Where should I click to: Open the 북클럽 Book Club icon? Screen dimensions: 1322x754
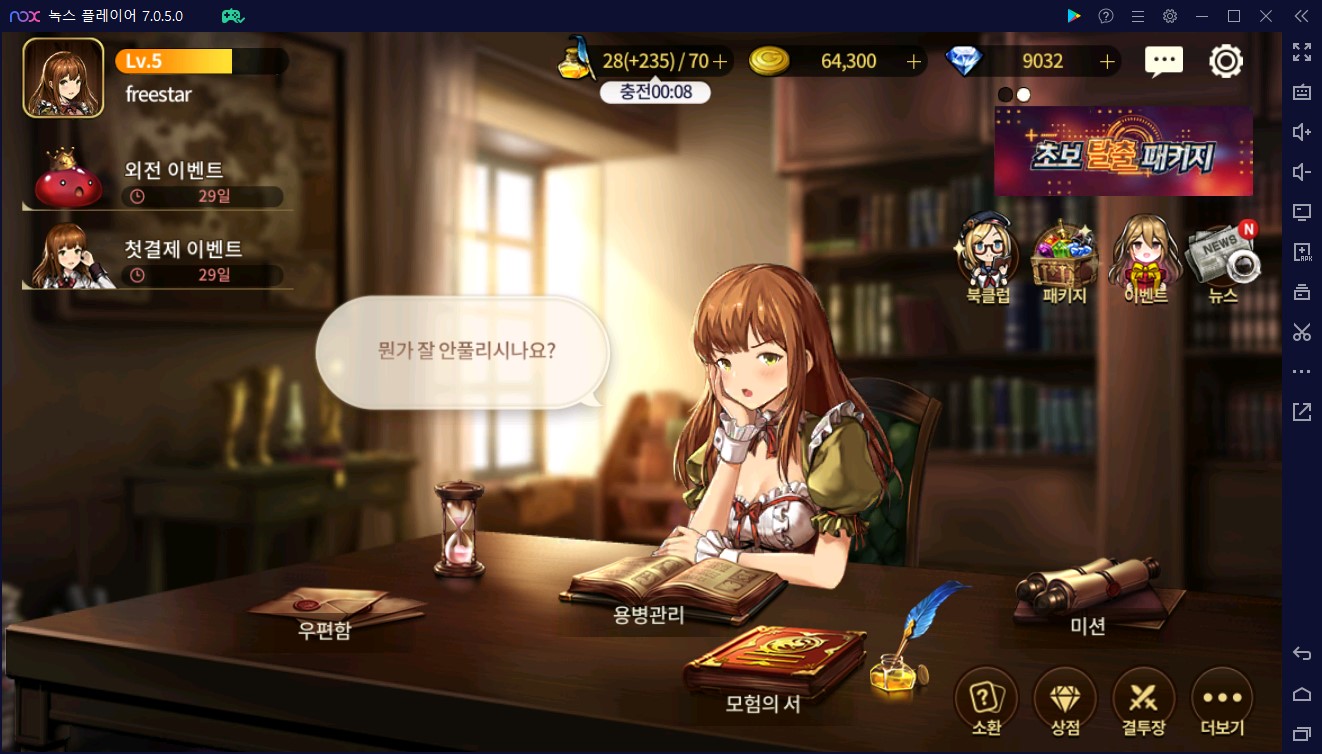click(x=986, y=252)
